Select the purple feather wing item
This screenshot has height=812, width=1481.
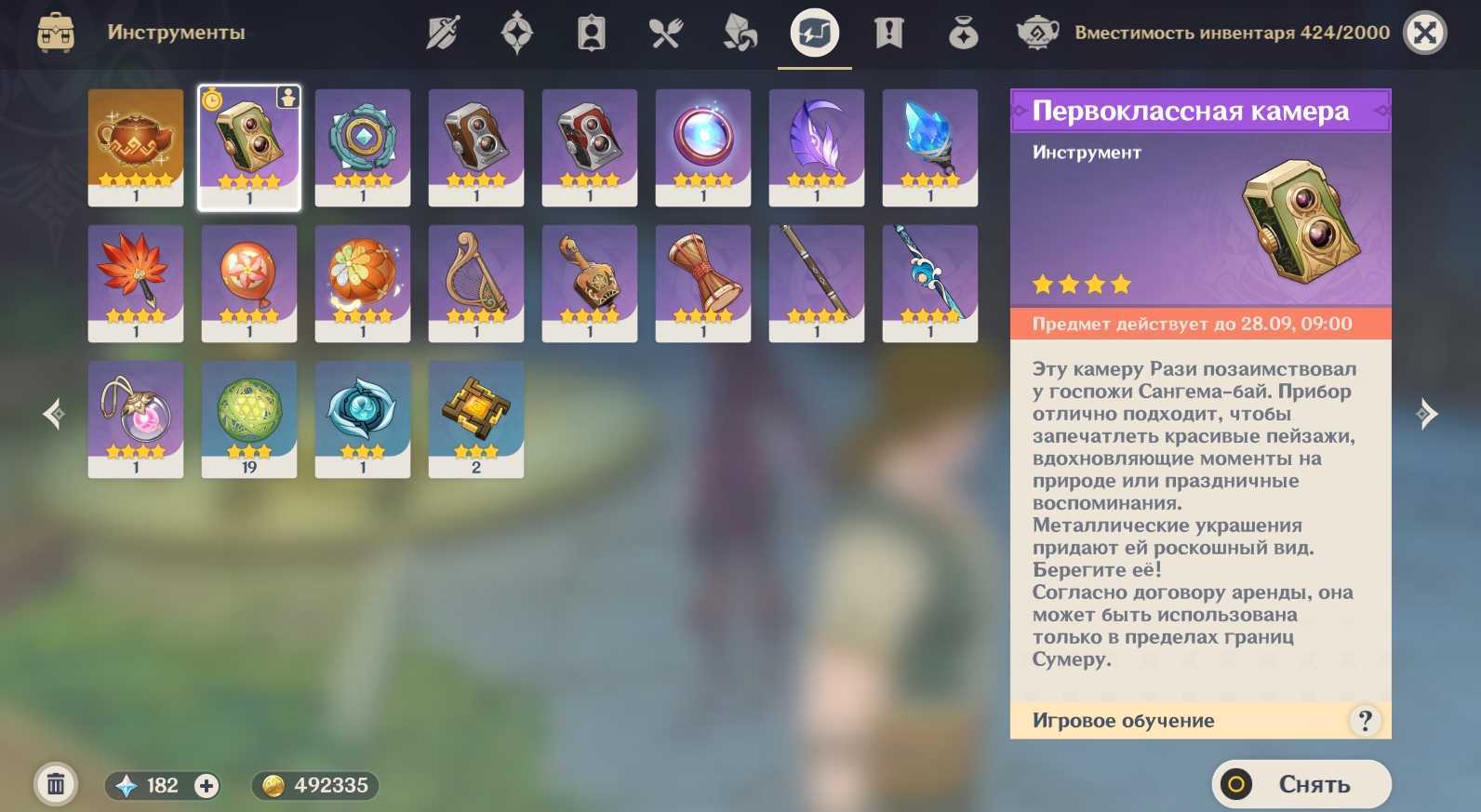(817, 147)
